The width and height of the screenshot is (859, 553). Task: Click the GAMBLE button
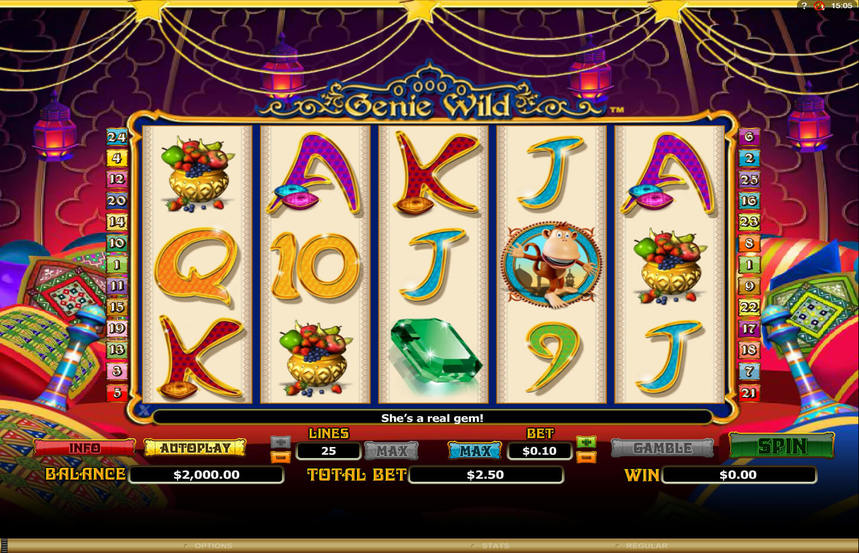pos(662,448)
